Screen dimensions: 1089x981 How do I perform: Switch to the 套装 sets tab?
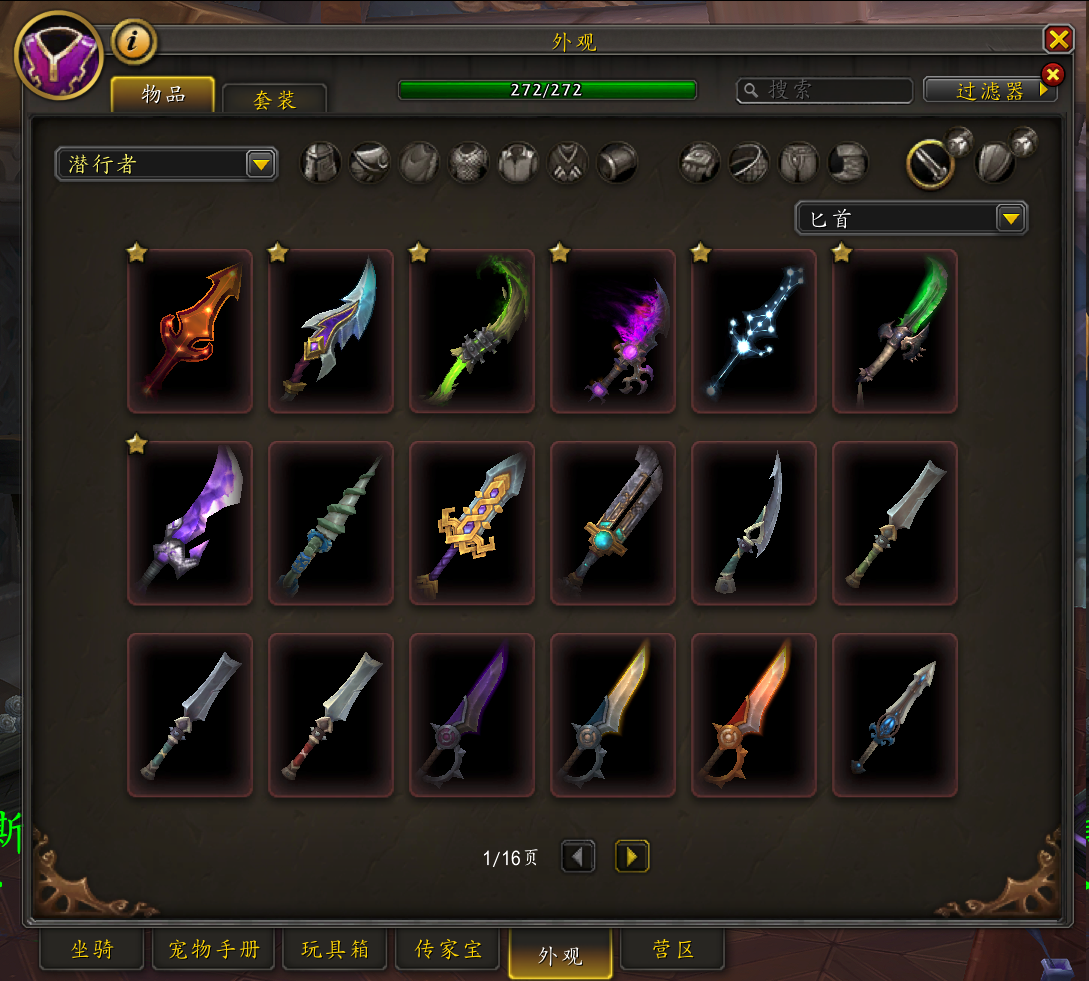[274, 100]
